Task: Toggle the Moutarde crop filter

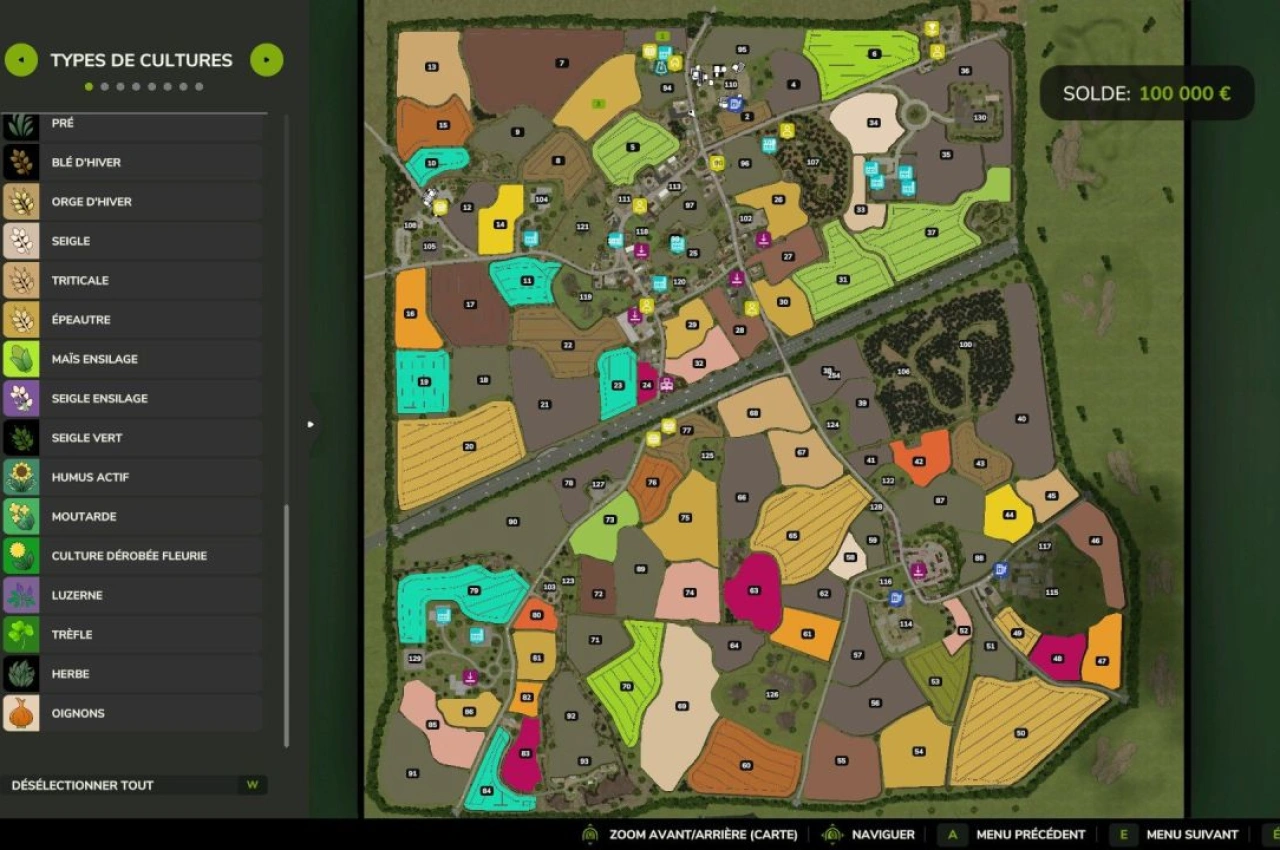Action: tap(132, 517)
